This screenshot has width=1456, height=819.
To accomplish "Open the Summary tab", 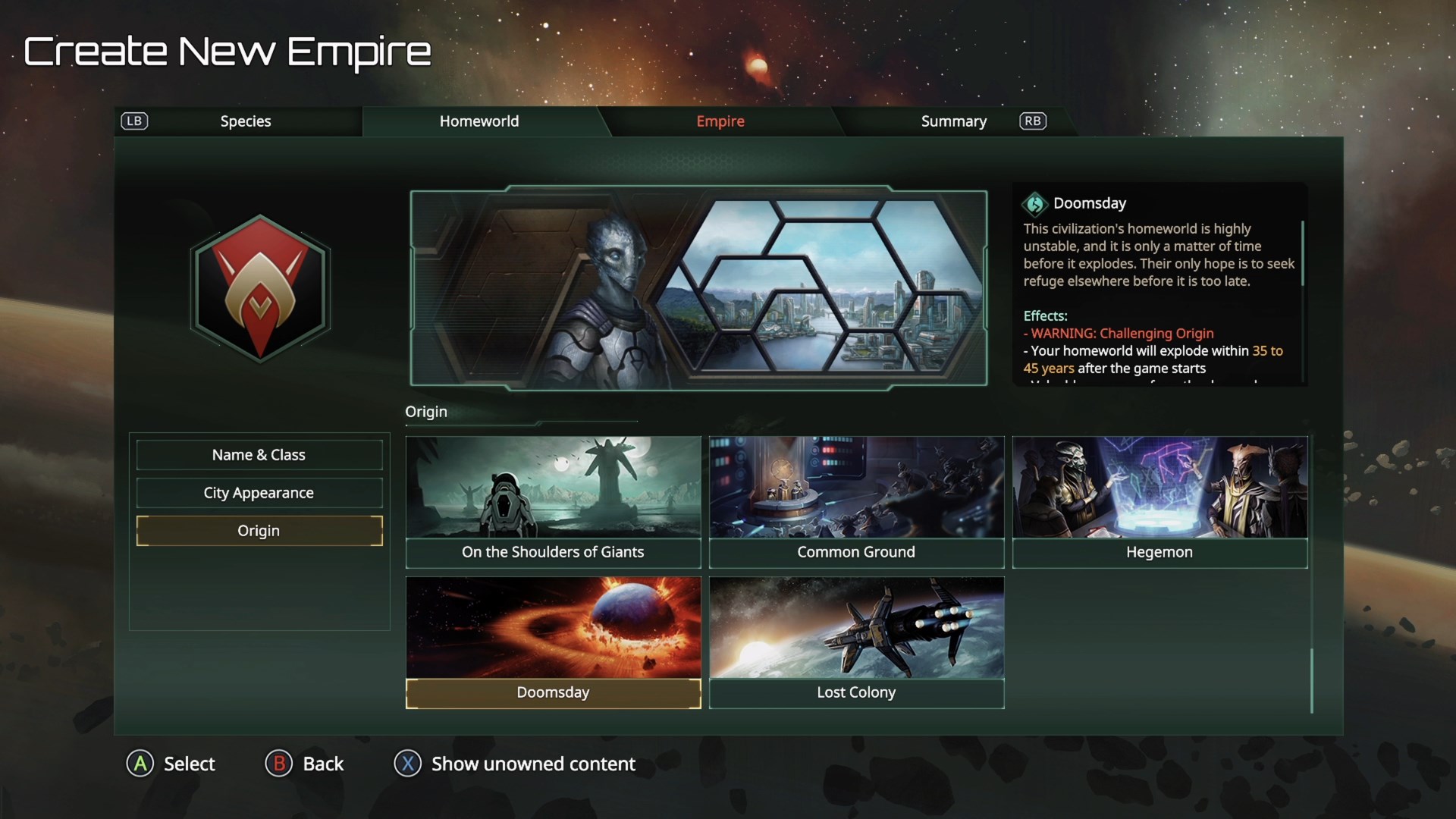I will point(953,121).
